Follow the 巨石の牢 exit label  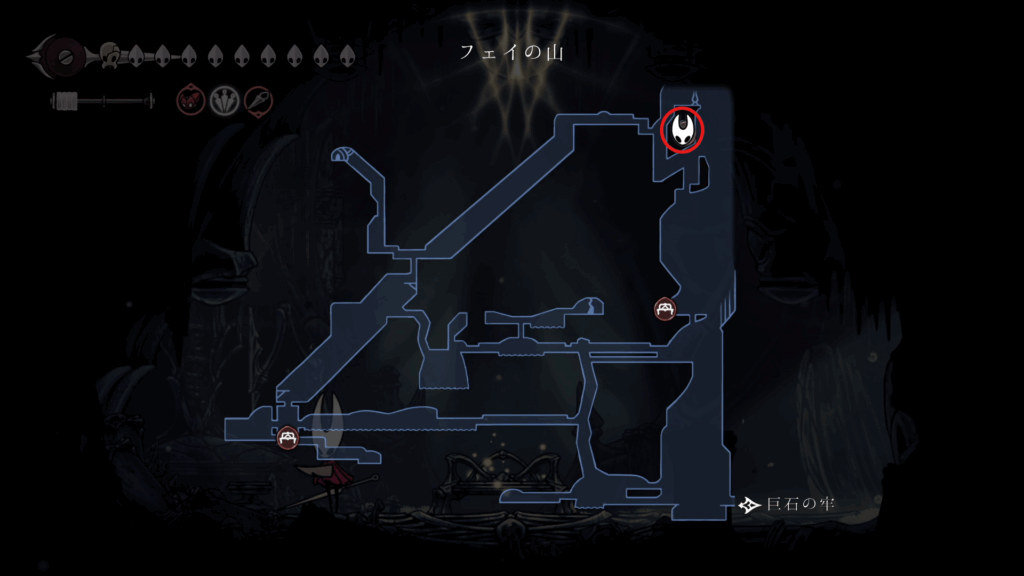click(785, 504)
